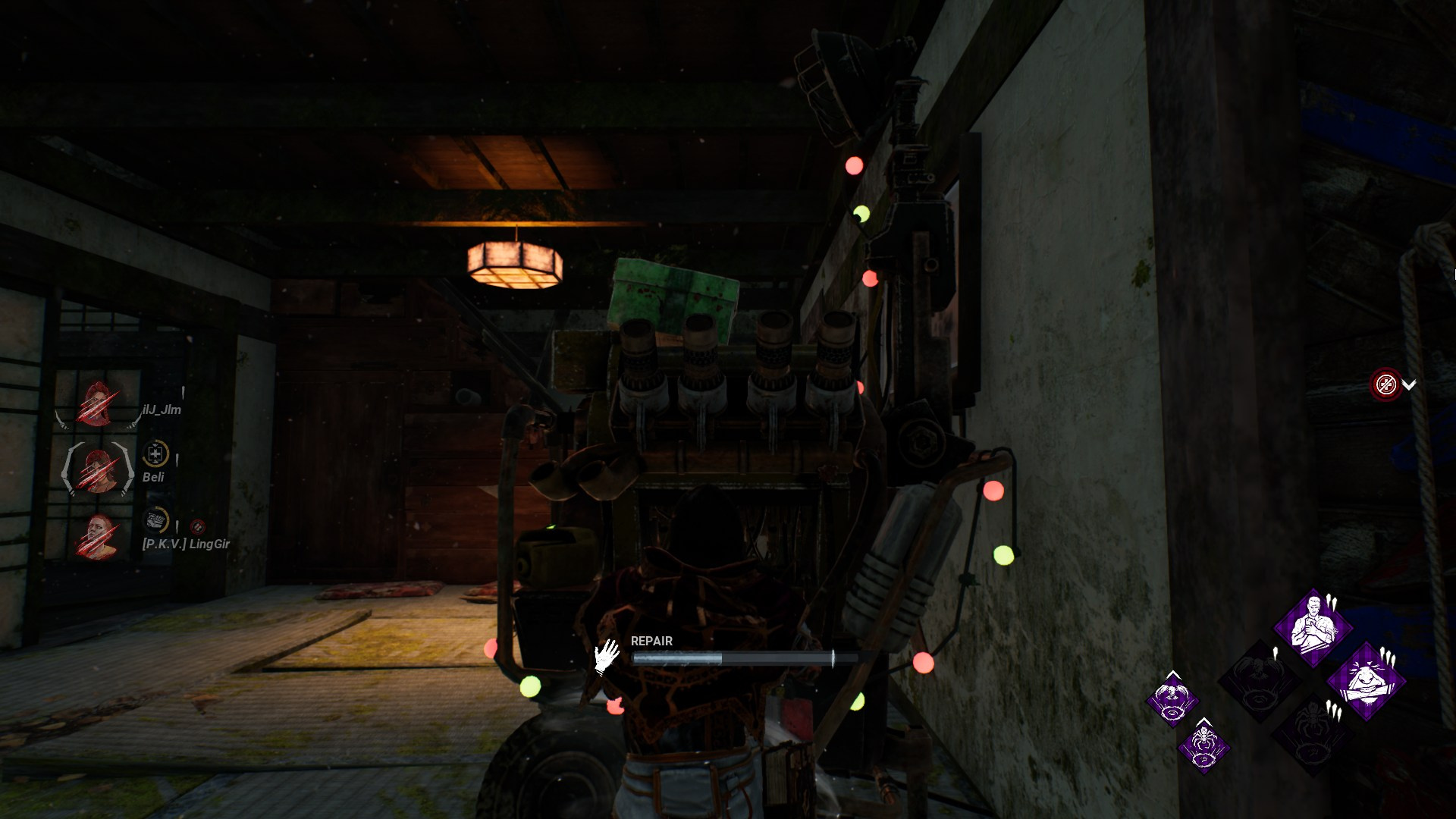Screen dimensions: 1456x819
Task: Expand LingGir's toolbox charge meter
Action: 156,521
